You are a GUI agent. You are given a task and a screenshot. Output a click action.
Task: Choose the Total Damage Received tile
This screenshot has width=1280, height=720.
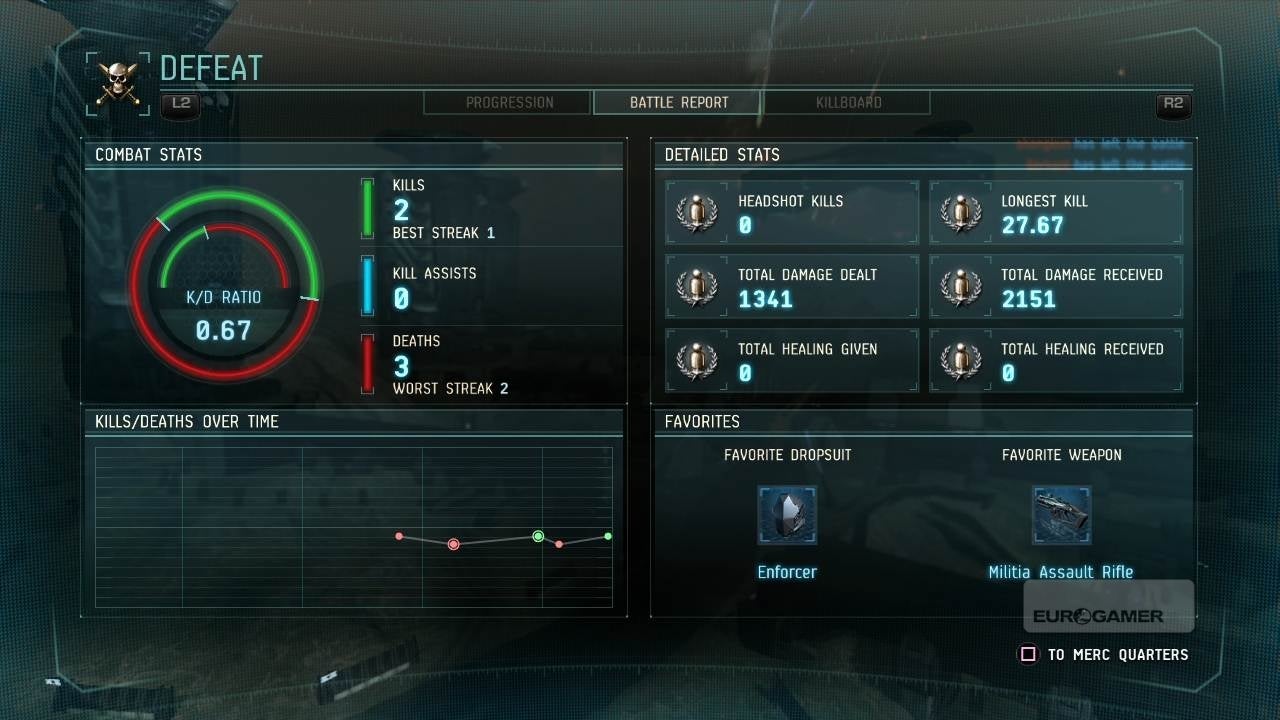click(x=1056, y=287)
